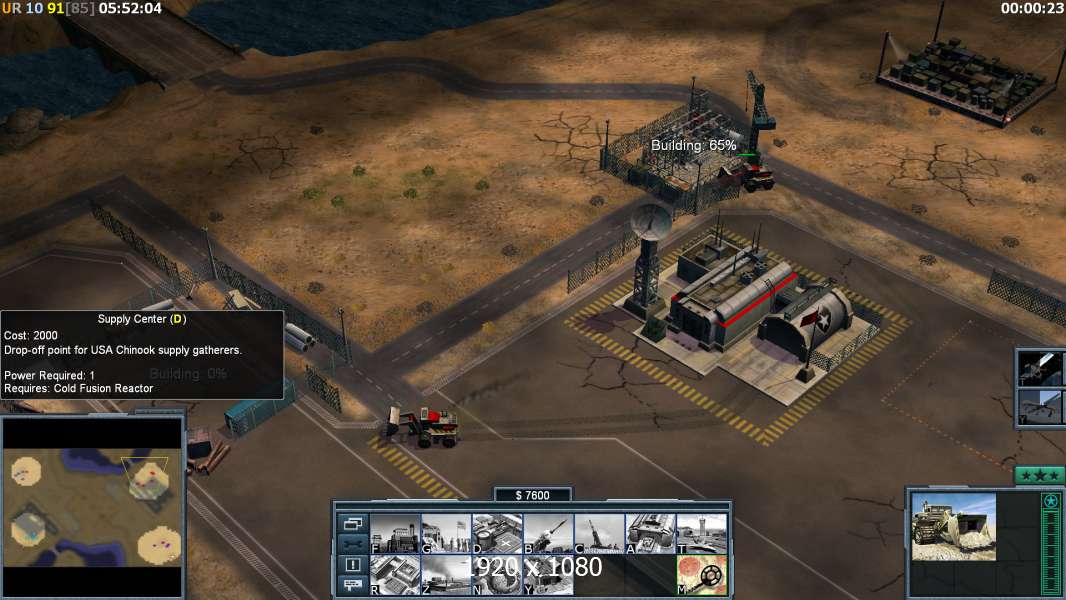Open the three-star General's powers button

tap(1039, 475)
